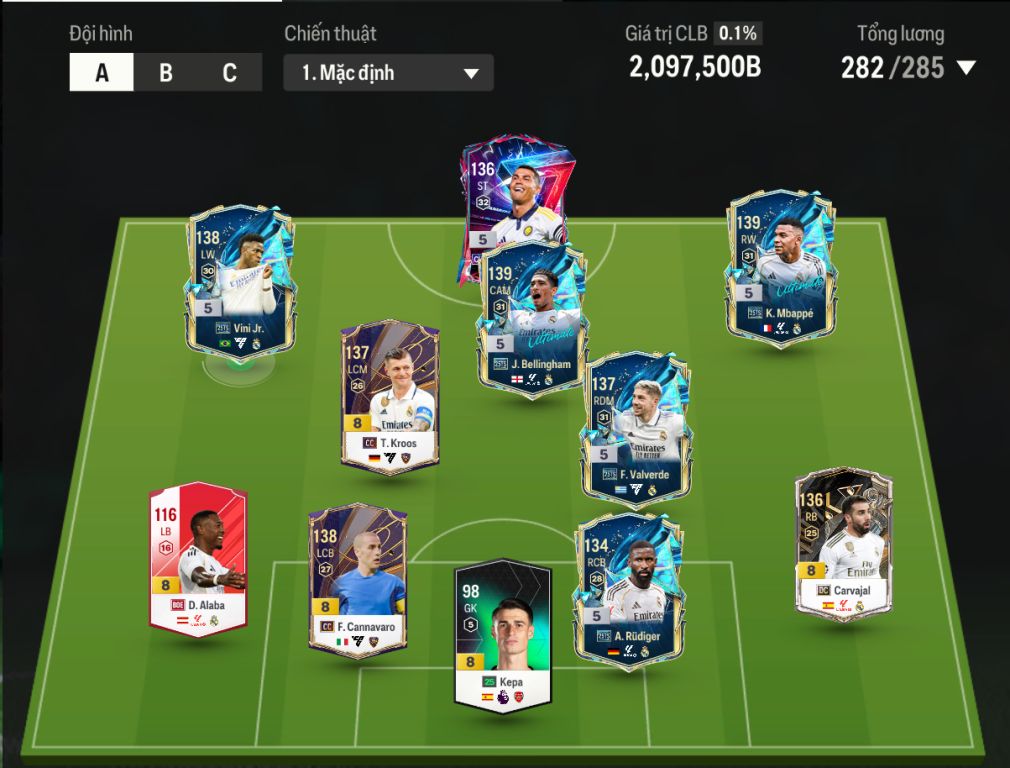The height and width of the screenshot is (768, 1010).
Task: Pick the Kepa goalkeeper card
Action: tap(502, 635)
